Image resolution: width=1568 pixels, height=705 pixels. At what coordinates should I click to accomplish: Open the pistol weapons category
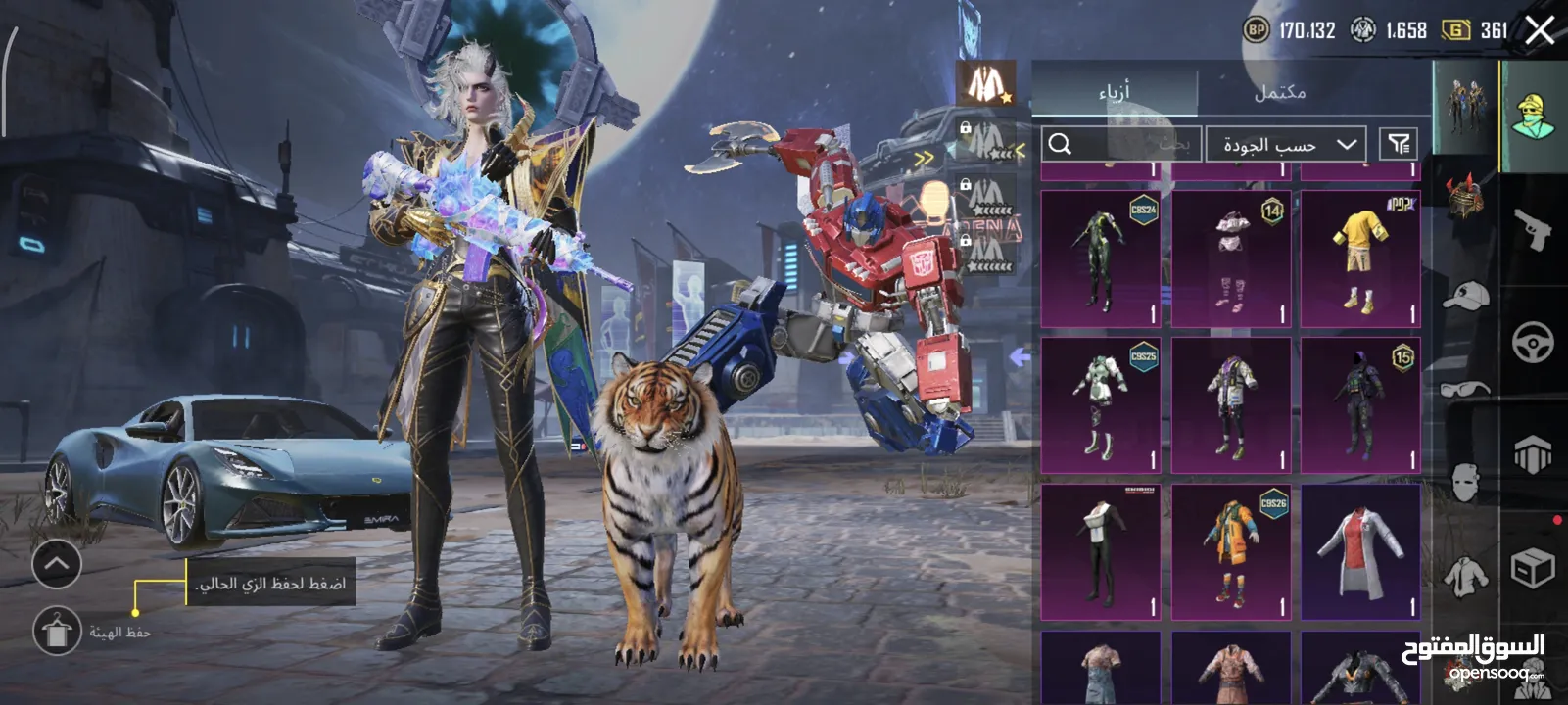coord(1533,231)
